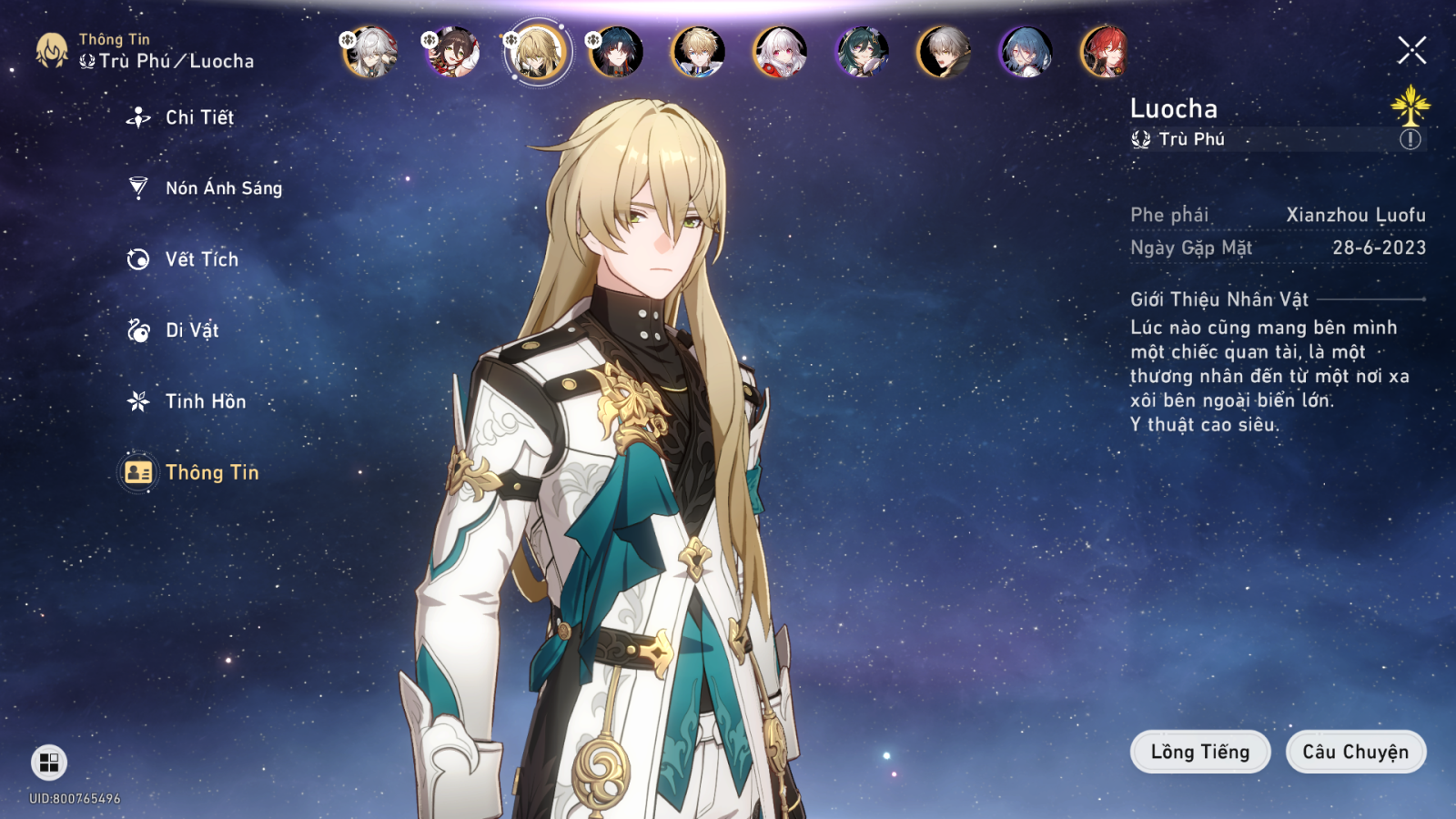Switch to the white-haired Jing Yuan portrait
The width and height of the screenshot is (1456, 819).
point(370,52)
